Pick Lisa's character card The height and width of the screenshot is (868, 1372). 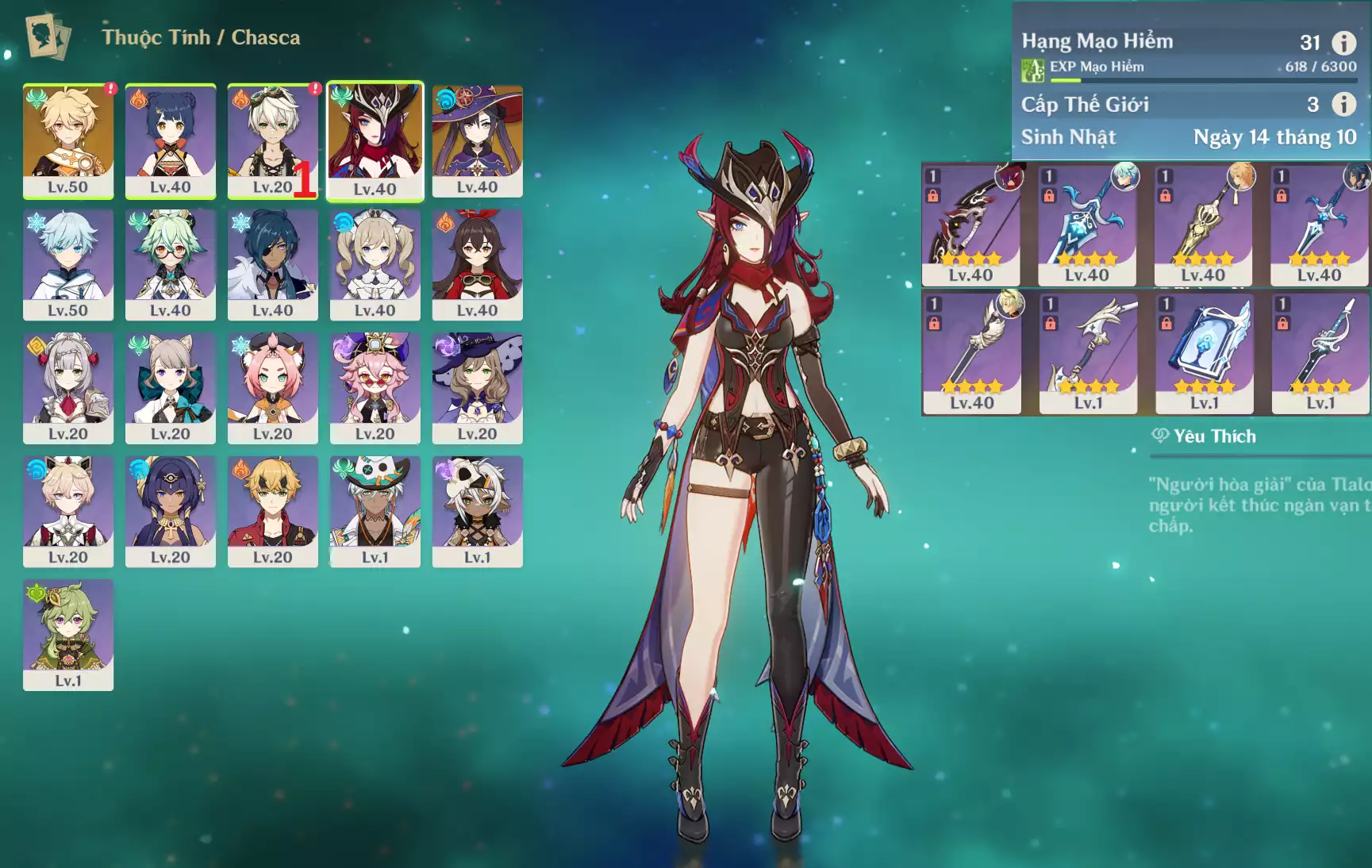(477, 387)
